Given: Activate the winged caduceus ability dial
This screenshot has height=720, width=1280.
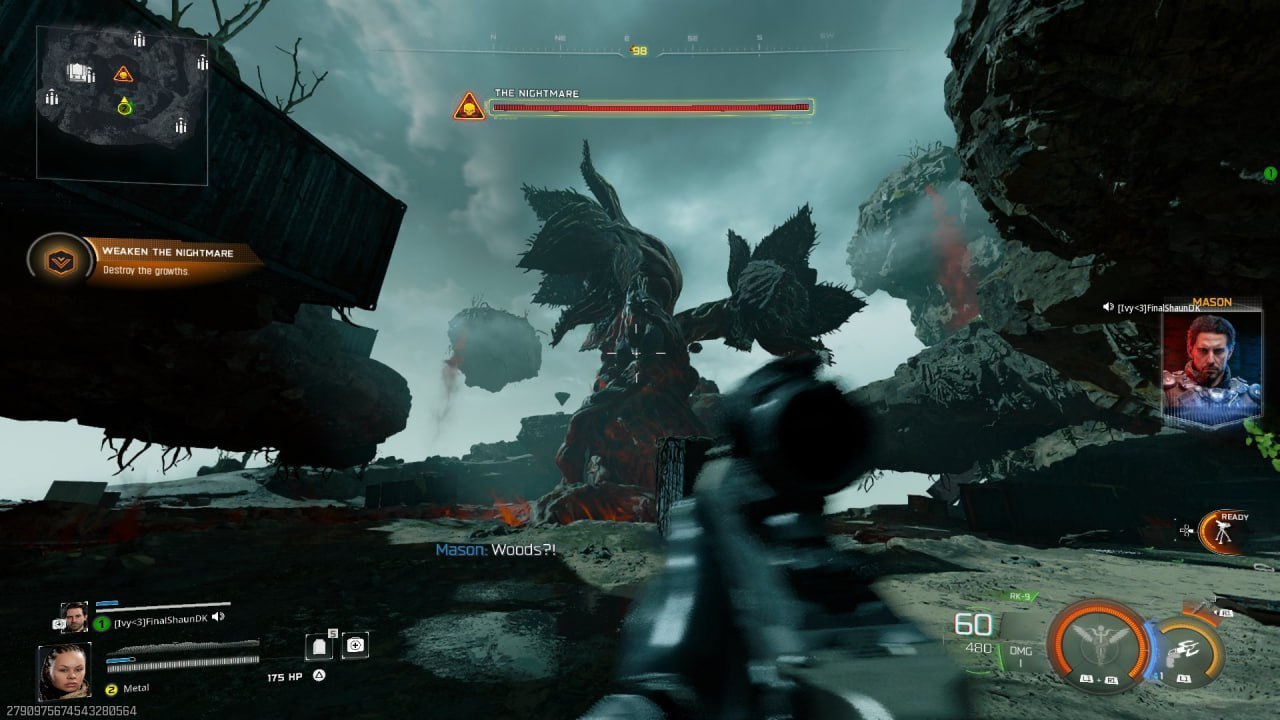Looking at the screenshot, I should point(1098,645).
